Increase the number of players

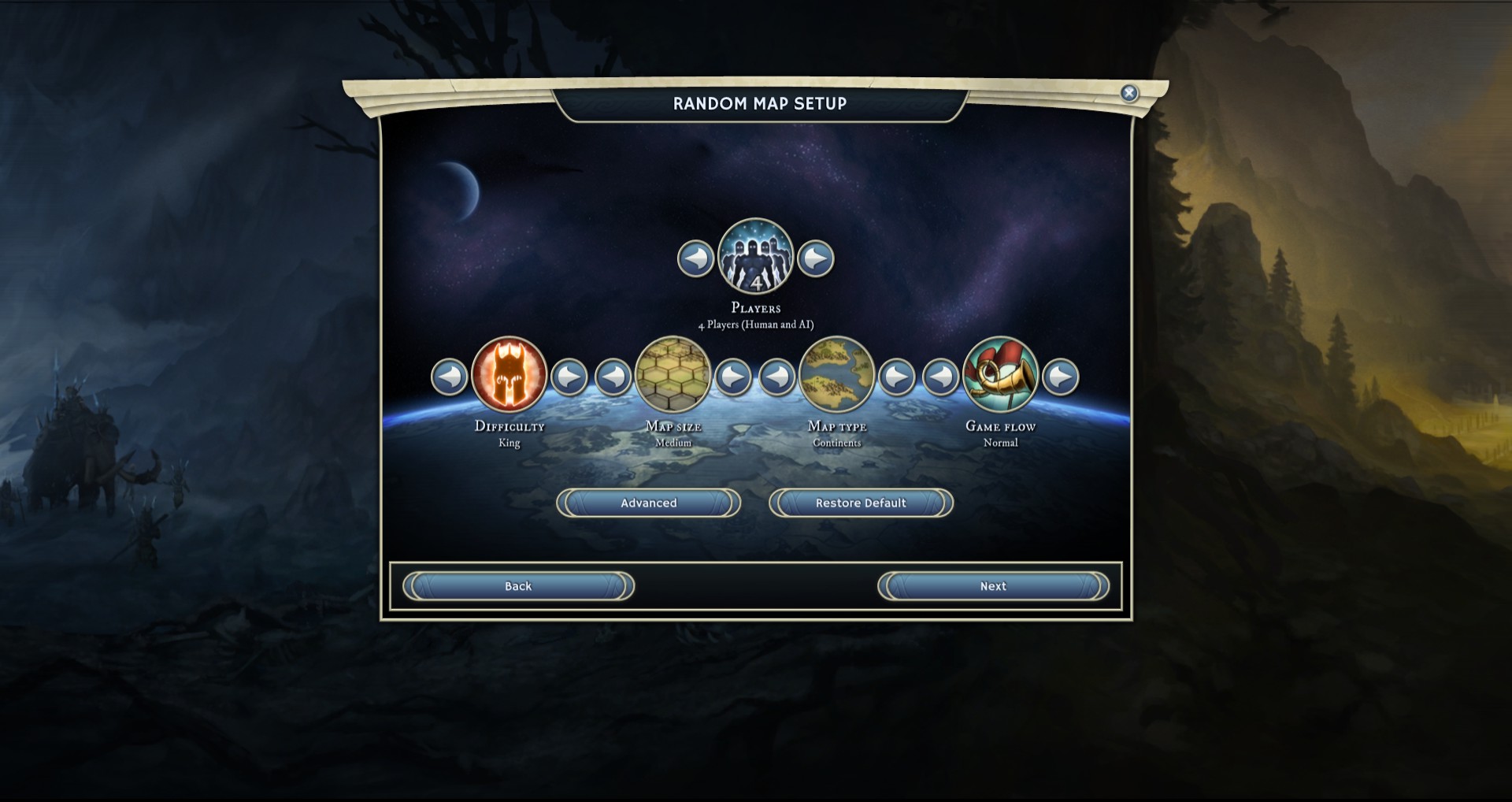pos(816,258)
